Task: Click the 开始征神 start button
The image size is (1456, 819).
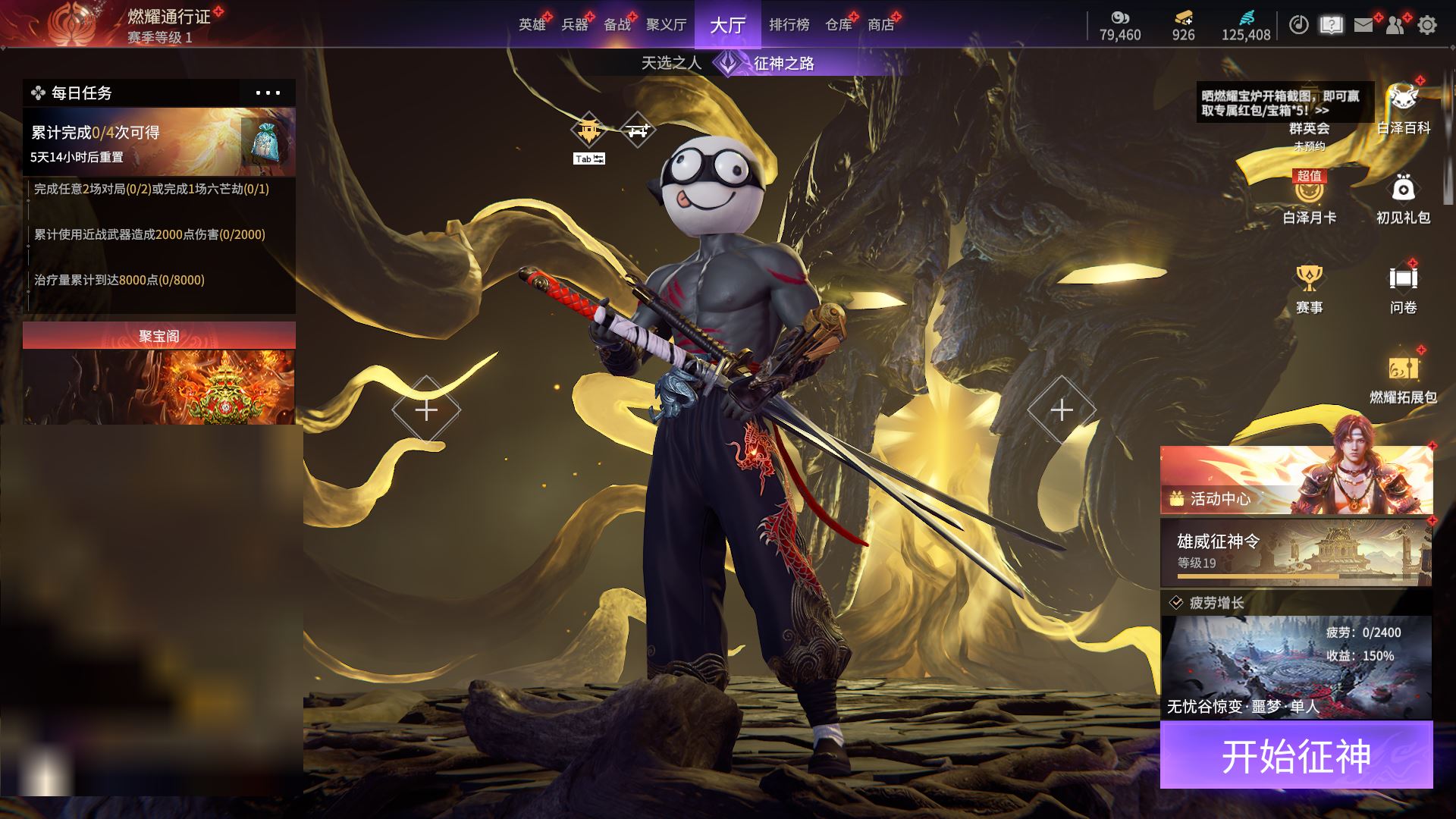Action: coord(1296,755)
